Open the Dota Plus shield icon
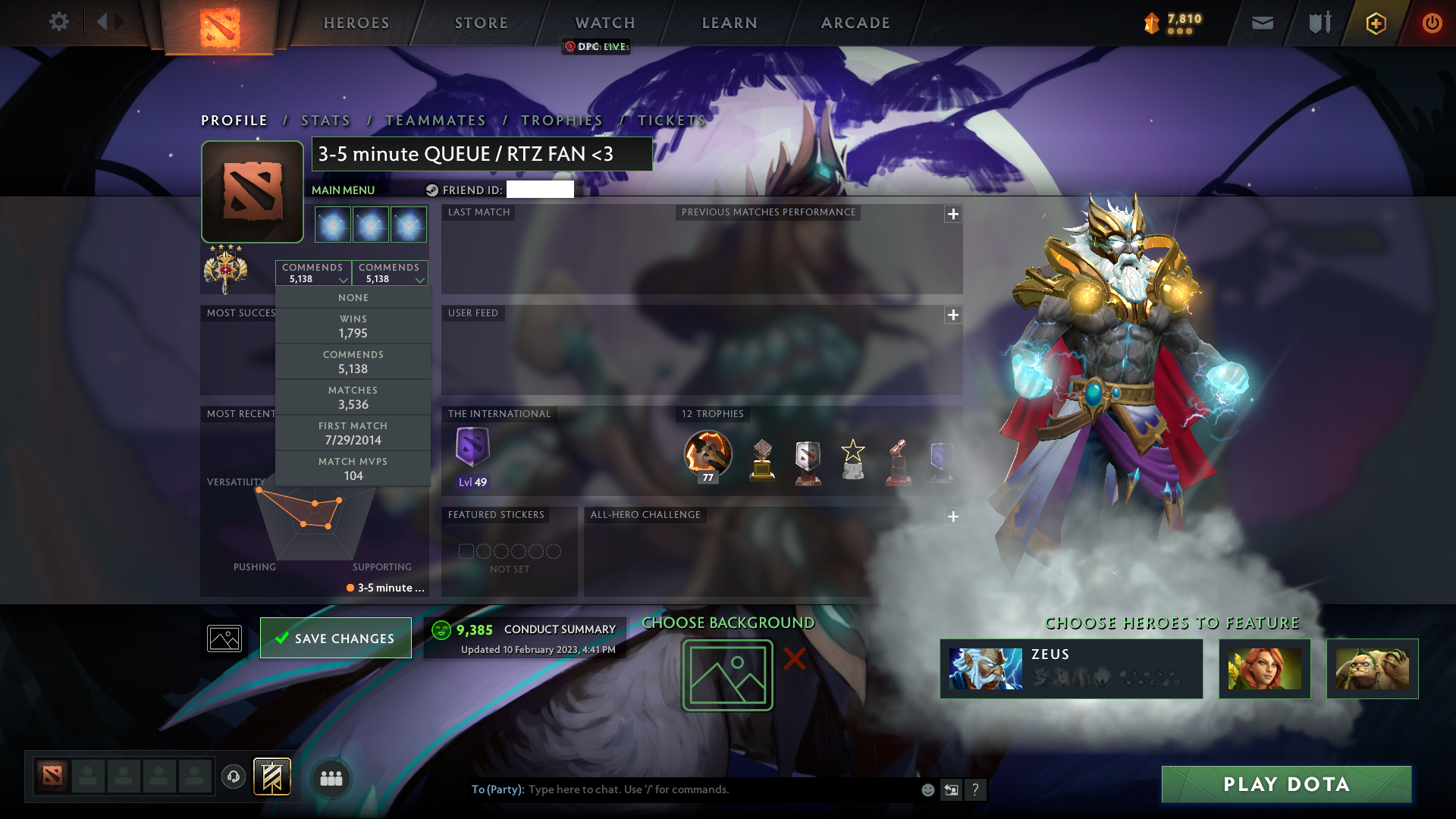The height and width of the screenshot is (819, 1456). (x=1375, y=23)
